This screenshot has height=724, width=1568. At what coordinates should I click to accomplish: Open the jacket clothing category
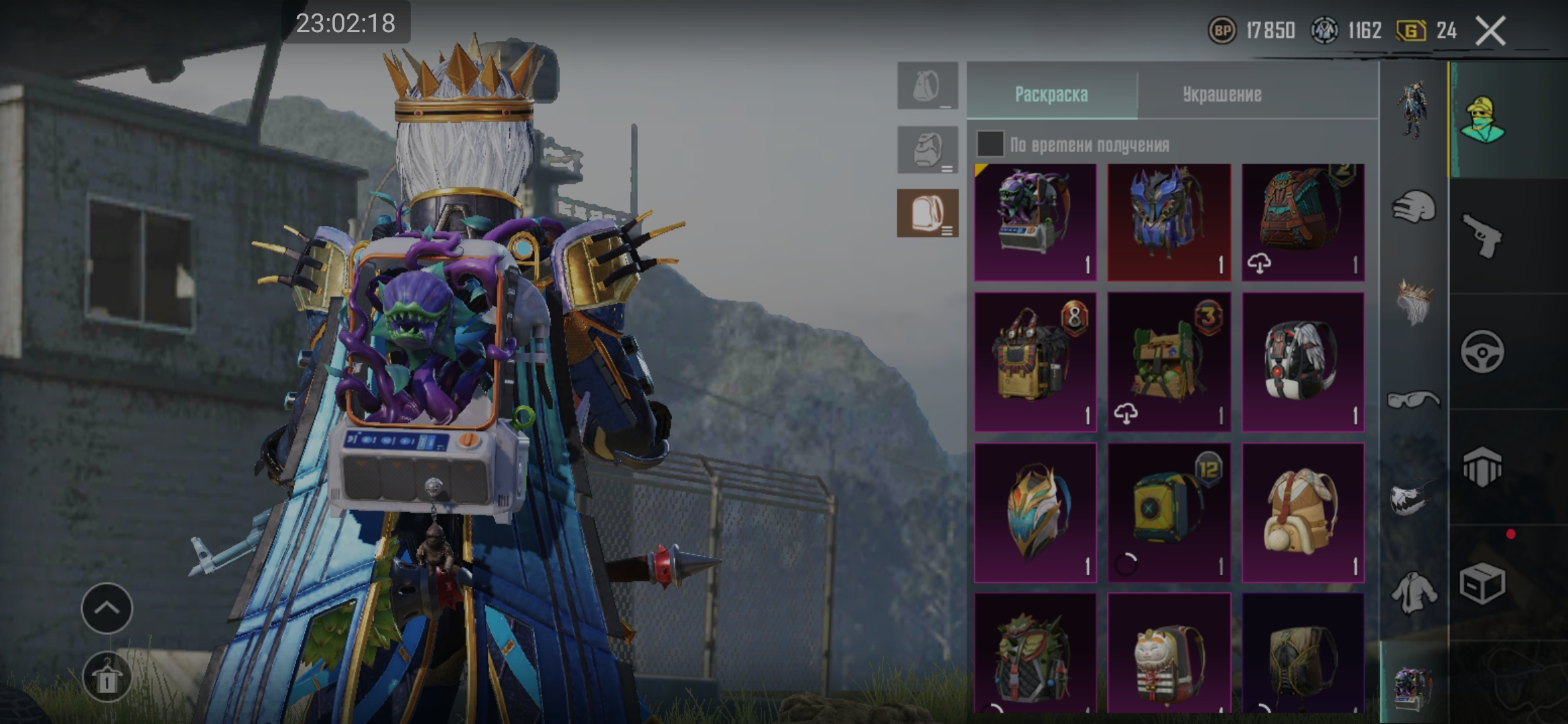pos(1413,593)
